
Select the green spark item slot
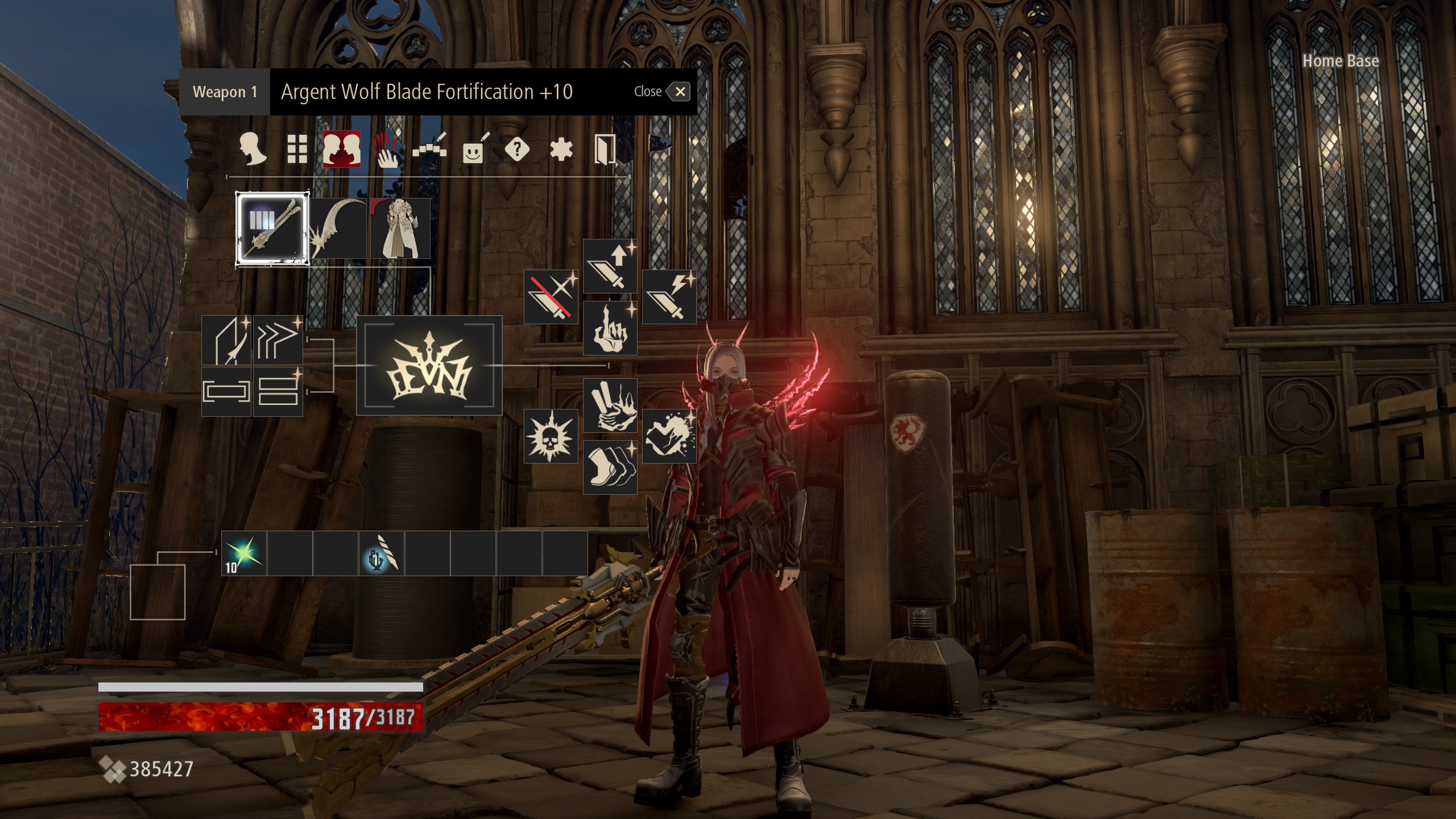coord(244,553)
